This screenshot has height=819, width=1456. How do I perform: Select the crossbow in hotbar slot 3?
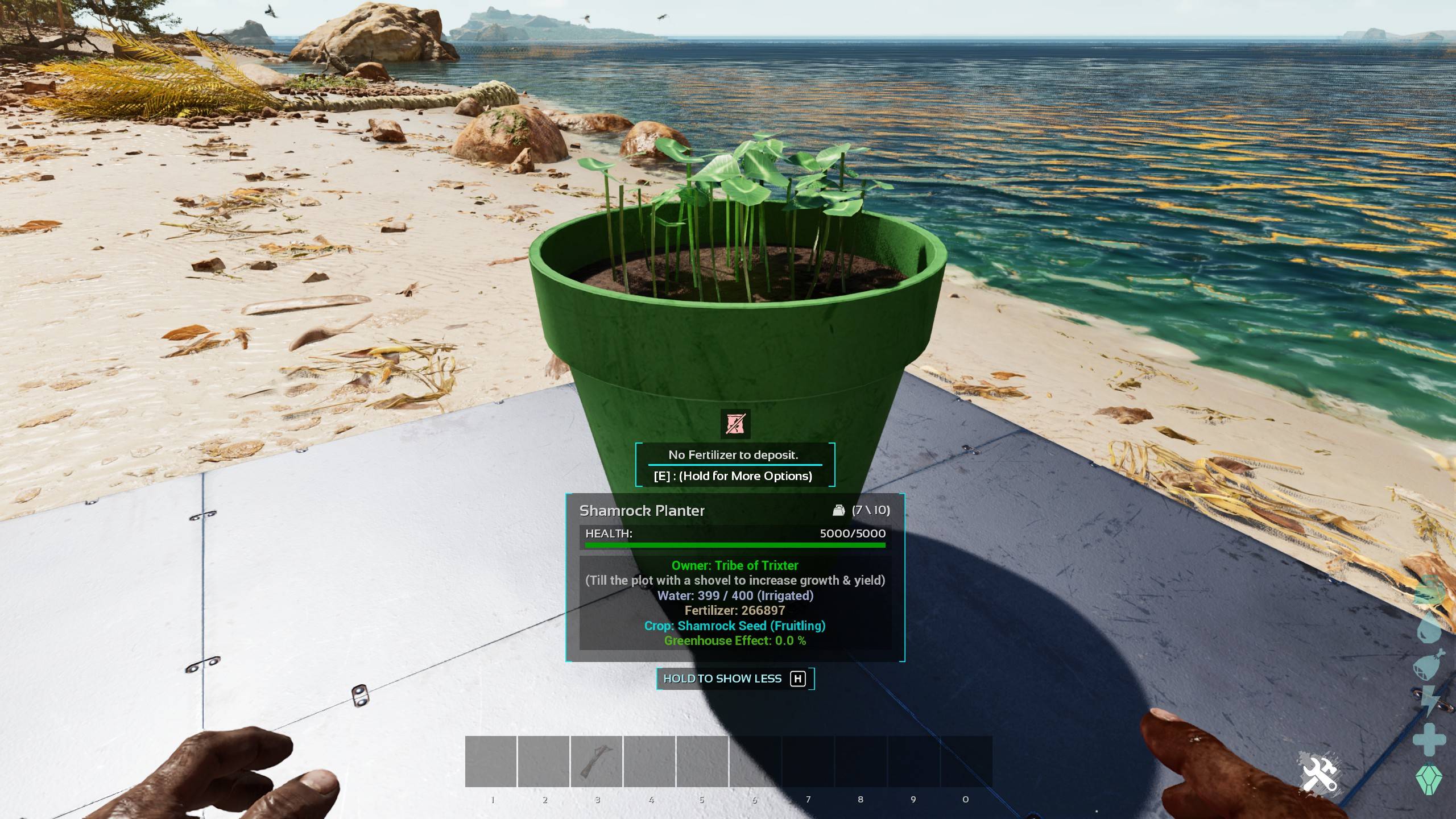(597, 762)
